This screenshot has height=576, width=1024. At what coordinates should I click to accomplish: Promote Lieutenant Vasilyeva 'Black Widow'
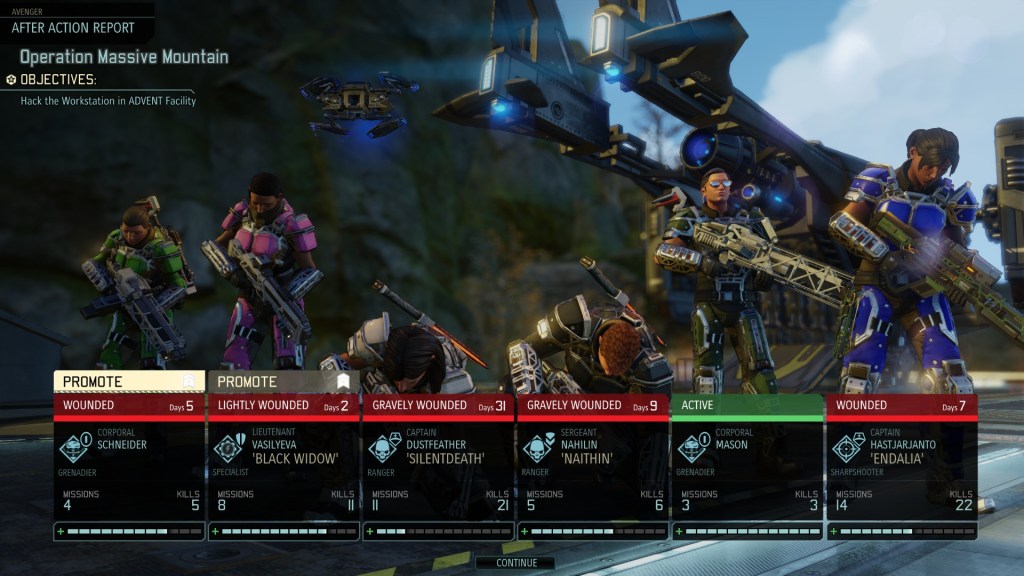[x=283, y=381]
